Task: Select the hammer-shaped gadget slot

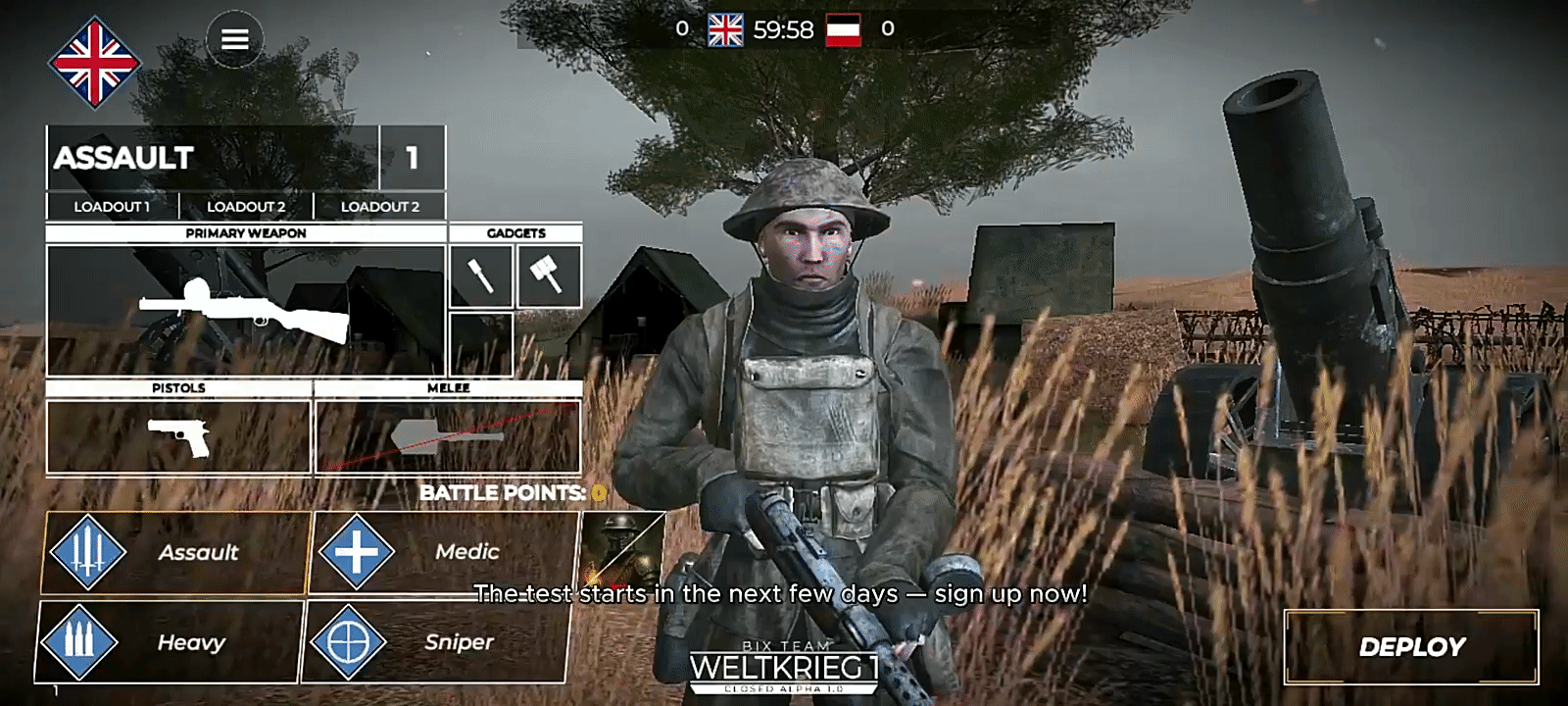Action: (549, 276)
